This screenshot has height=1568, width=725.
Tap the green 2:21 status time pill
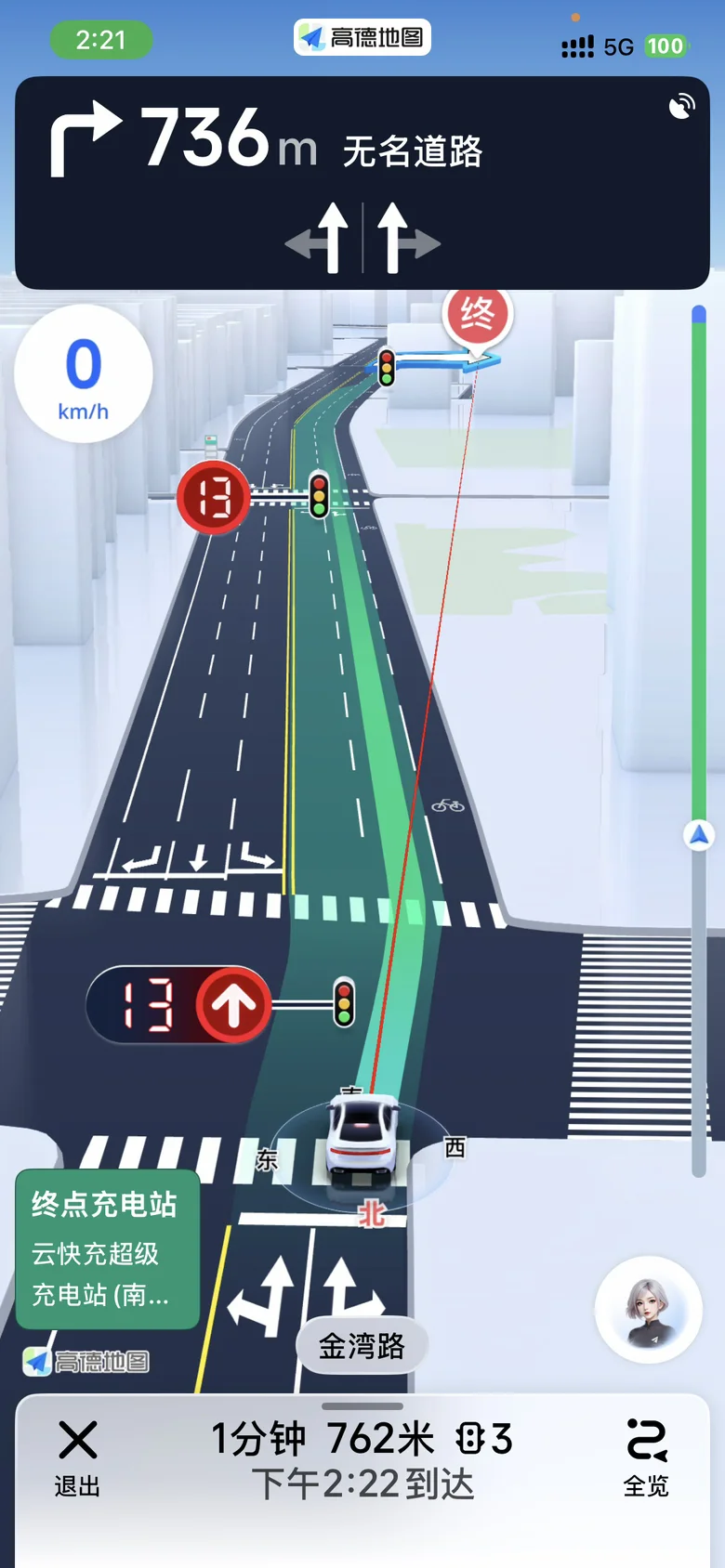[100, 40]
